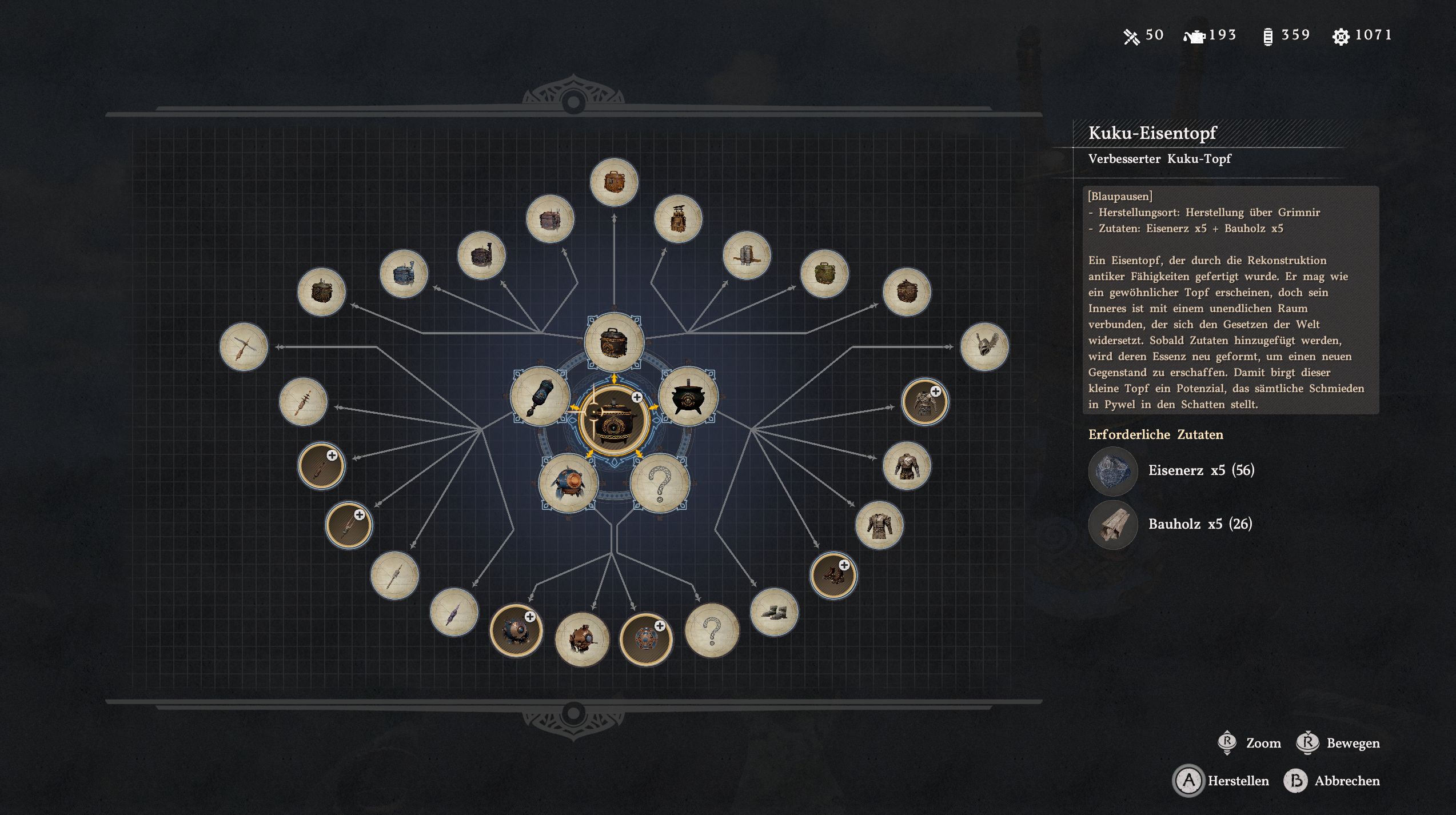Select the topmost orange pot blueprint
The image size is (1456, 815).
(614, 182)
